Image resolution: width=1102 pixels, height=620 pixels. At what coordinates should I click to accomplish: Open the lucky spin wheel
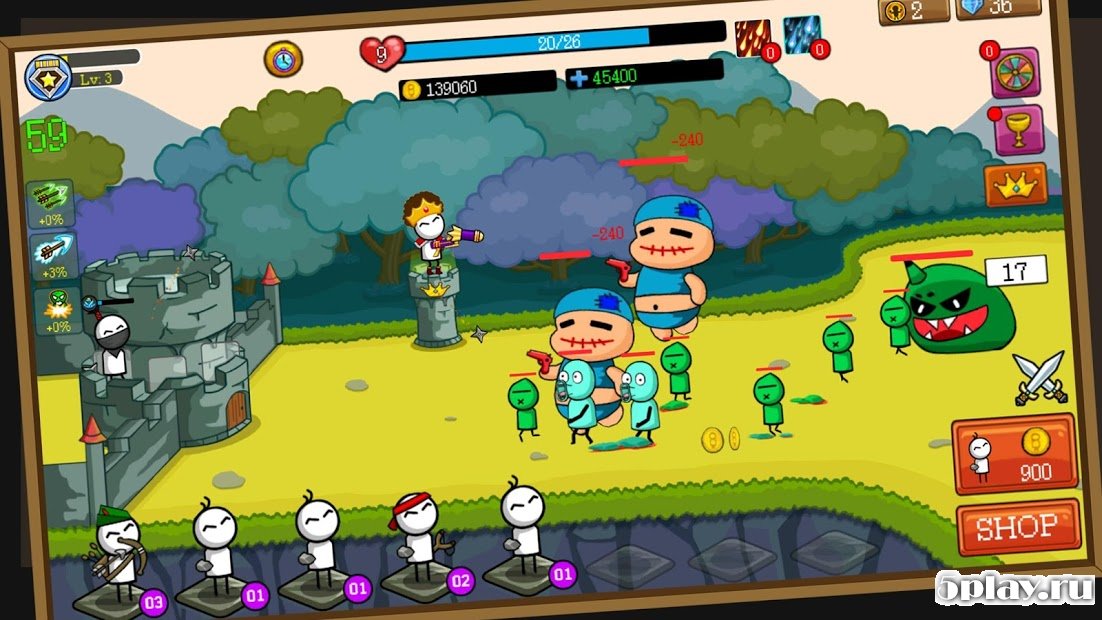tap(1015, 72)
